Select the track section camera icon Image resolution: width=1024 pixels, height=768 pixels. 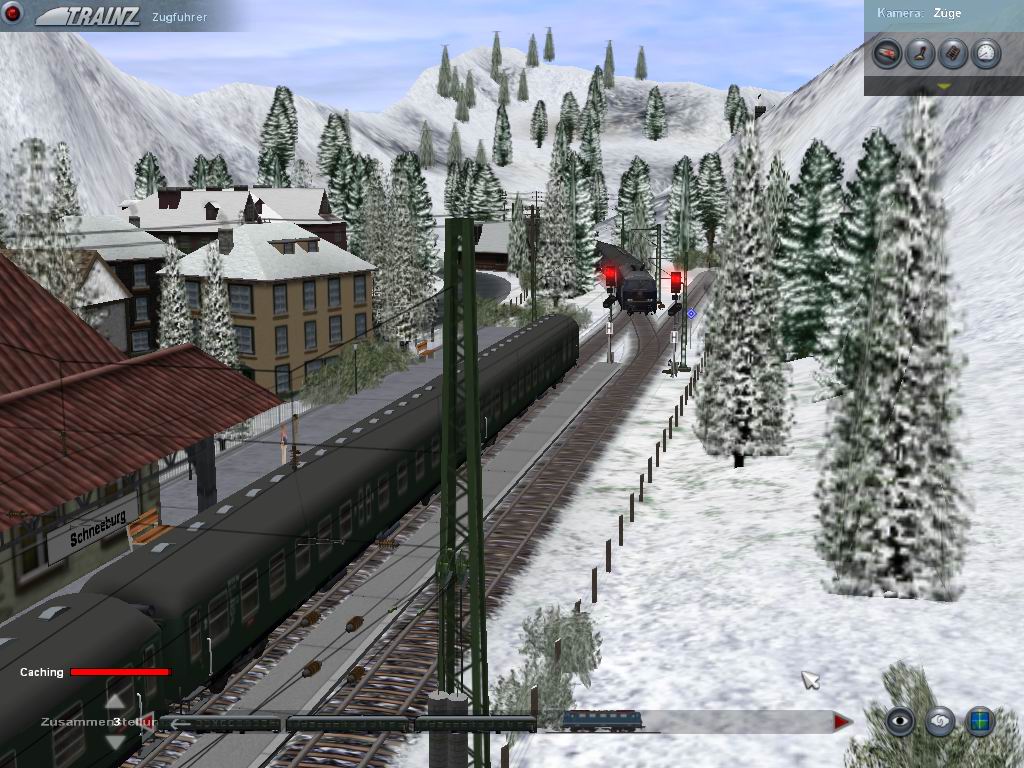click(953, 53)
